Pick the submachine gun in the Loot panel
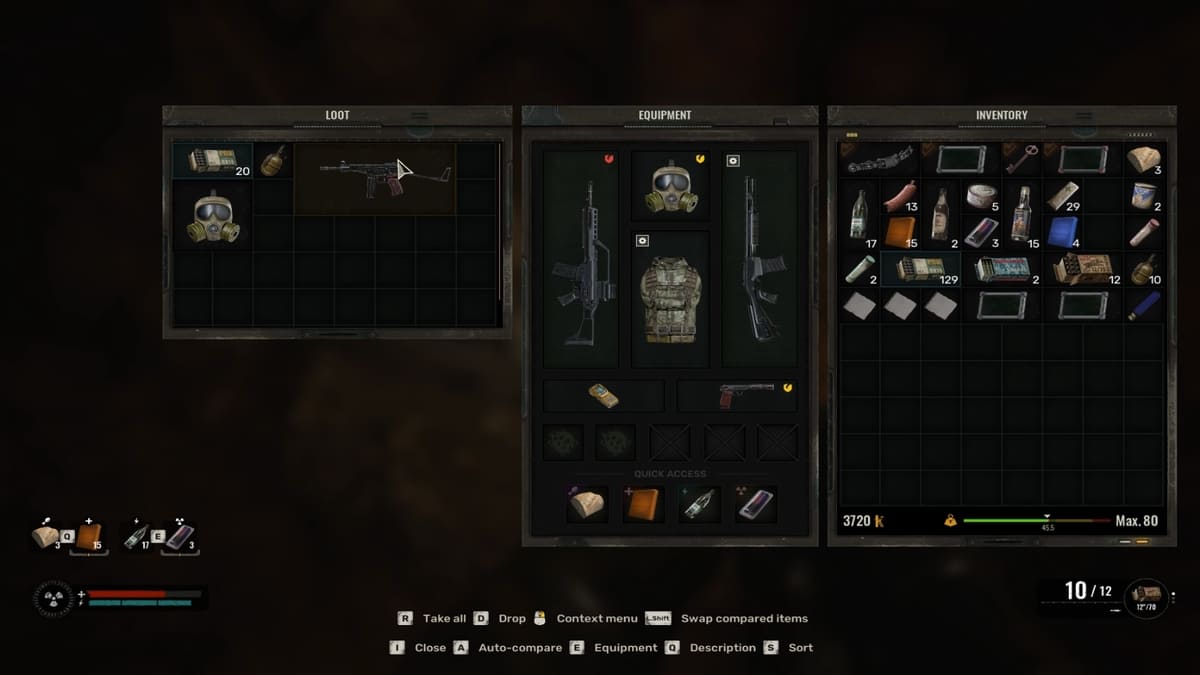The image size is (1200, 675). click(374, 177)
